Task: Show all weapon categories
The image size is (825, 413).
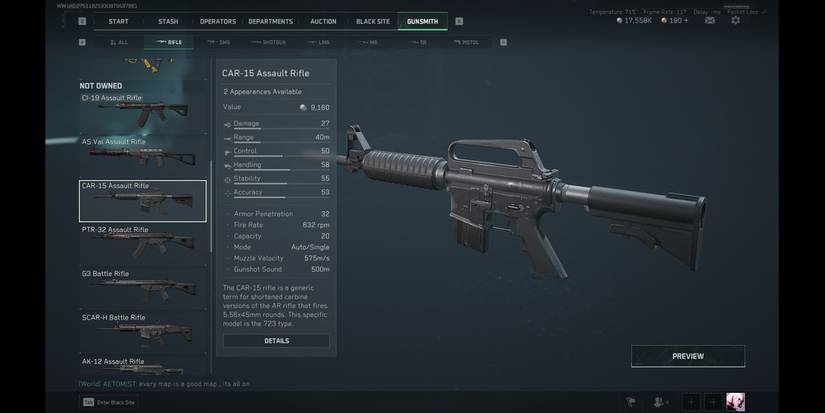Action: coord(119,43)
